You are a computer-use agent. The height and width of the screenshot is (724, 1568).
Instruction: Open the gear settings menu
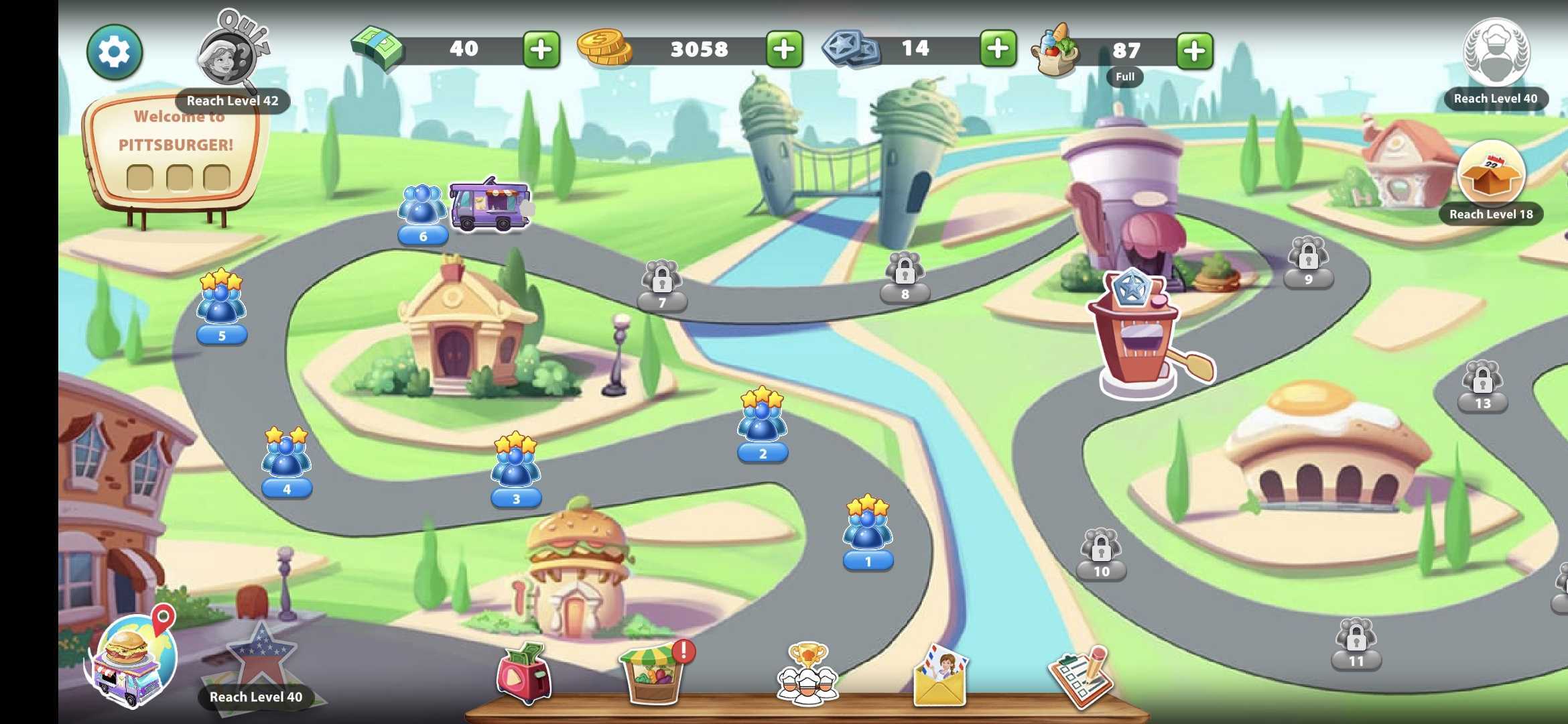coord(114,52)
